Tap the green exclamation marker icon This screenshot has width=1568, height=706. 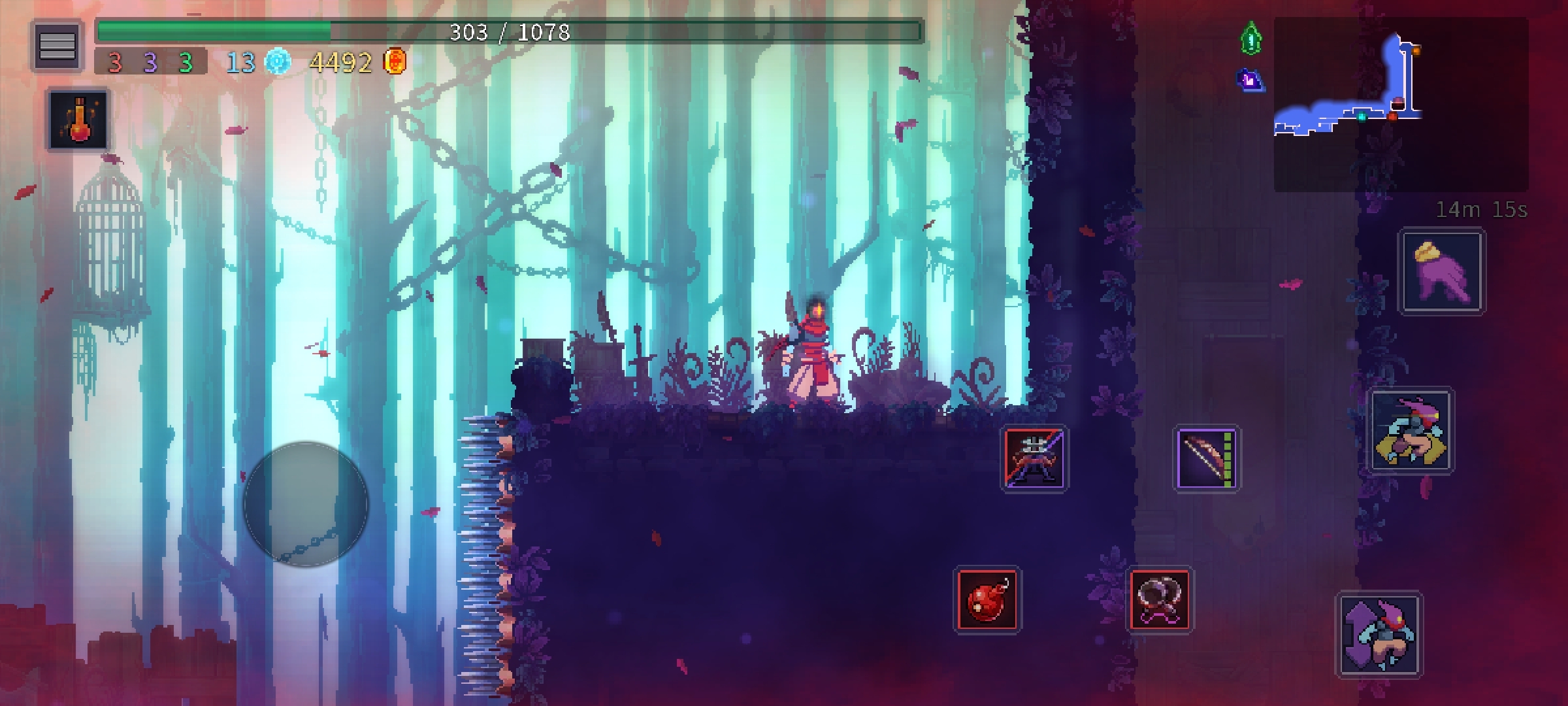pos(1250,39)
